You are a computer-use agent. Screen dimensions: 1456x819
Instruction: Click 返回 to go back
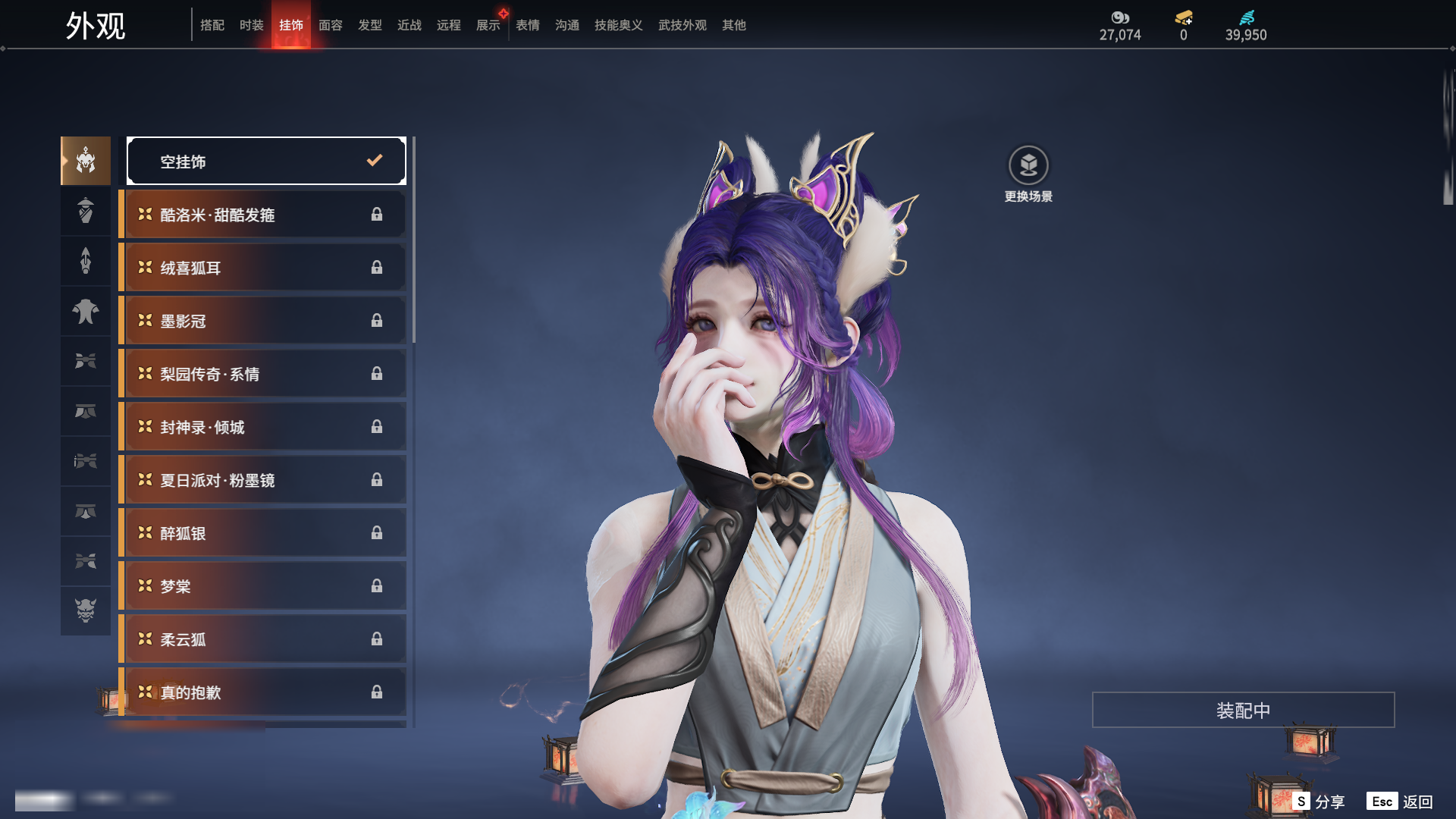click(x=1400, y=802)
